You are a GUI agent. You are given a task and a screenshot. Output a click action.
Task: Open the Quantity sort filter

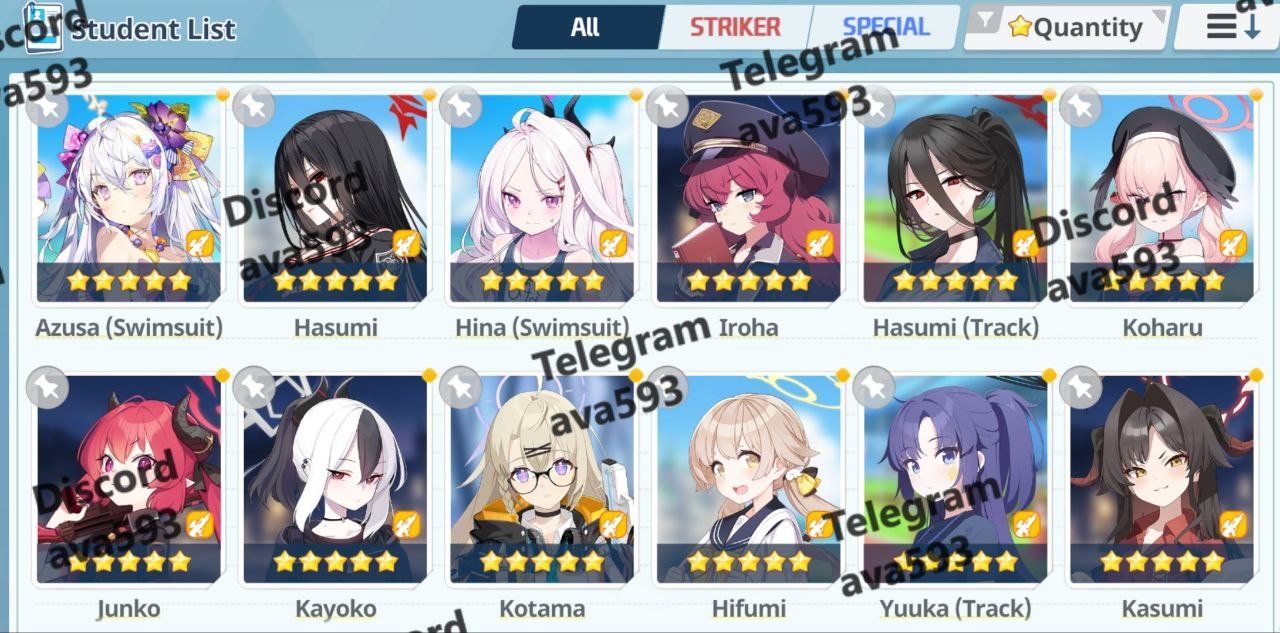(x=1068, y=27)
